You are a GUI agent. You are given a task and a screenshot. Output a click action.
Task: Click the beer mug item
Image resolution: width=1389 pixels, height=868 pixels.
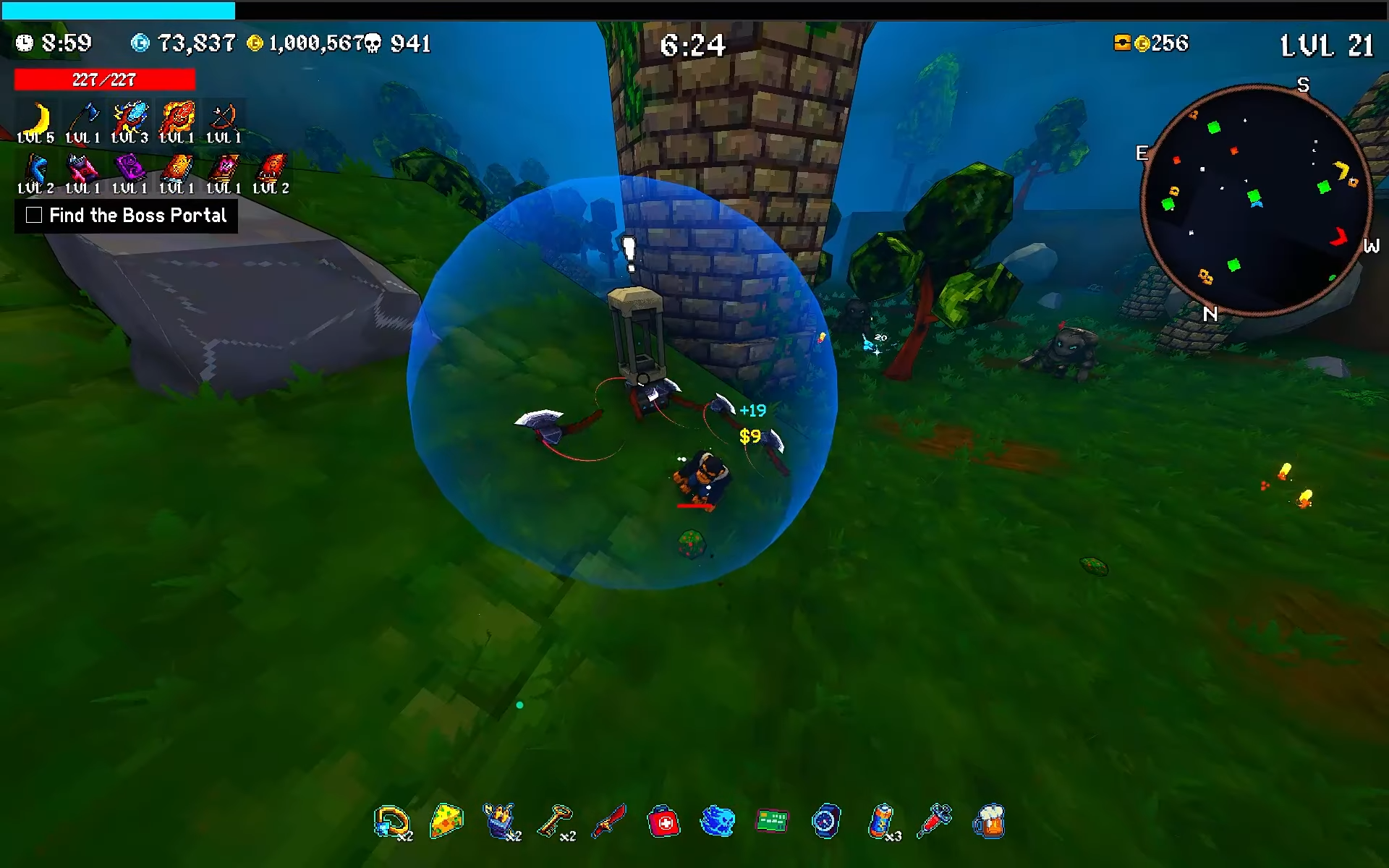989,822
